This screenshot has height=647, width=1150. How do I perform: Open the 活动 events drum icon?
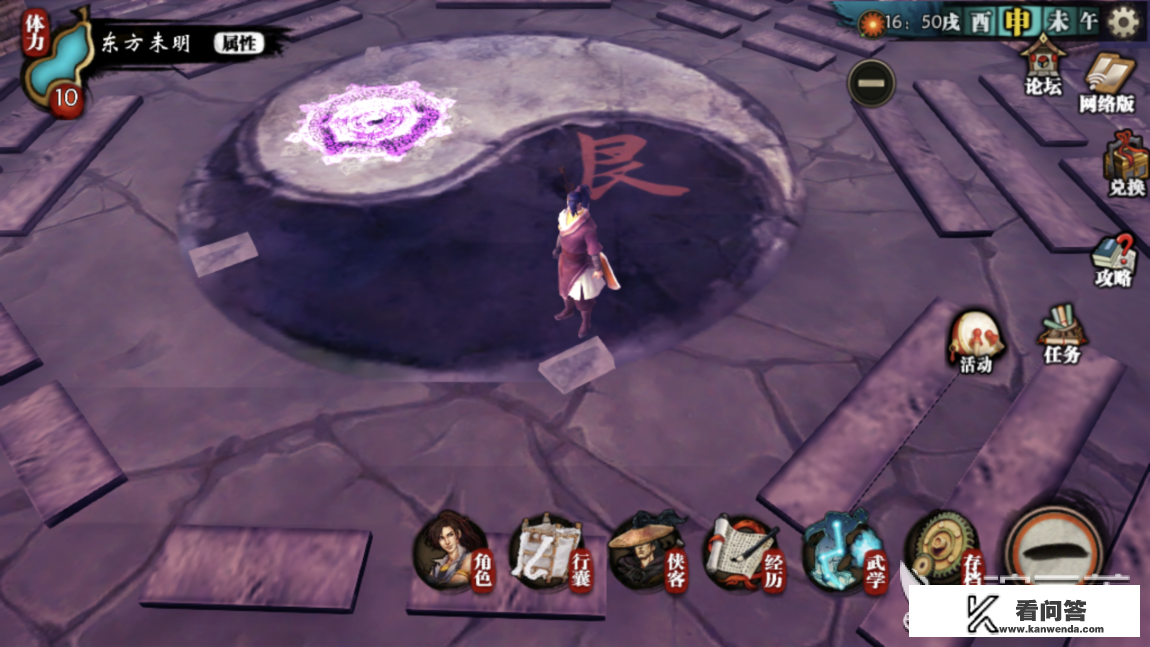coord(975,342)
